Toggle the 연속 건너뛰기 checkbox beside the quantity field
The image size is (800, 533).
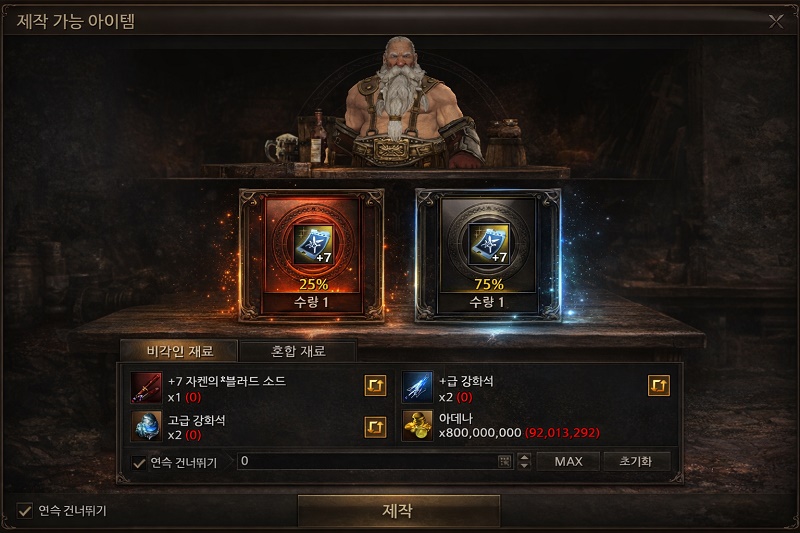coord(139,462)
